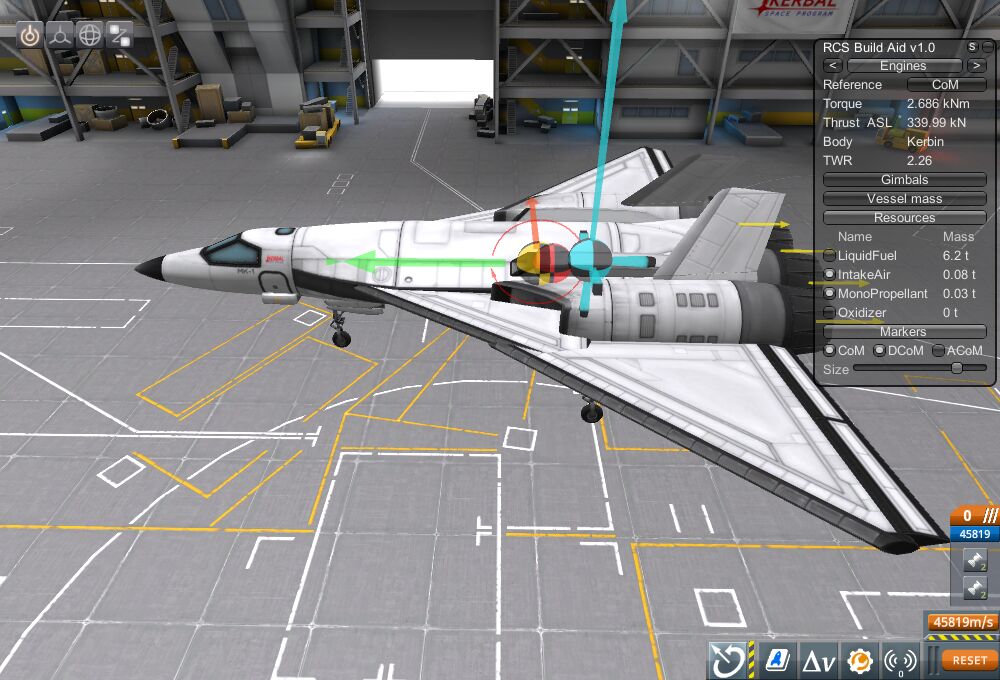Toggle the globe grid icon

[90, 35]
